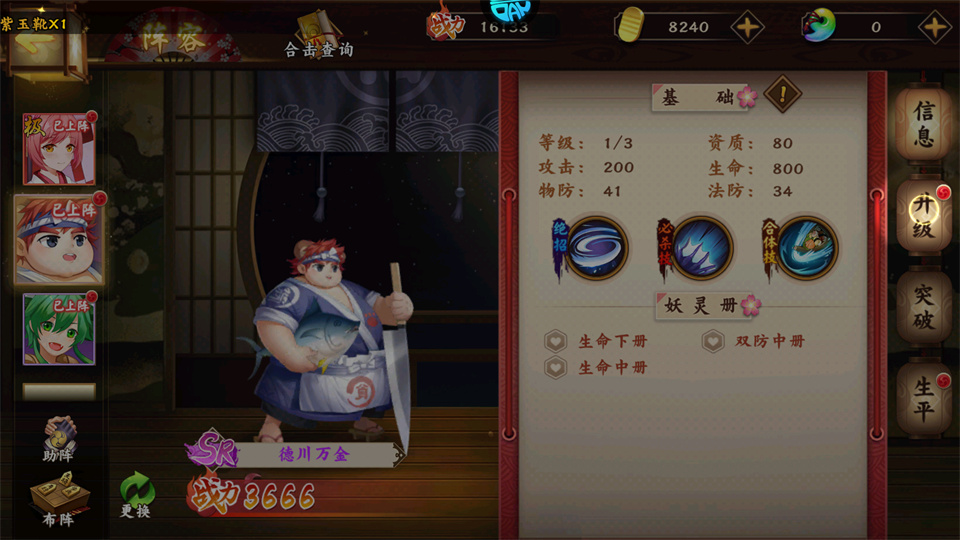View the 绝招 ultimate skill icon
The height and width of the screenshot is (540, 960).
click(x=598, y=248)
